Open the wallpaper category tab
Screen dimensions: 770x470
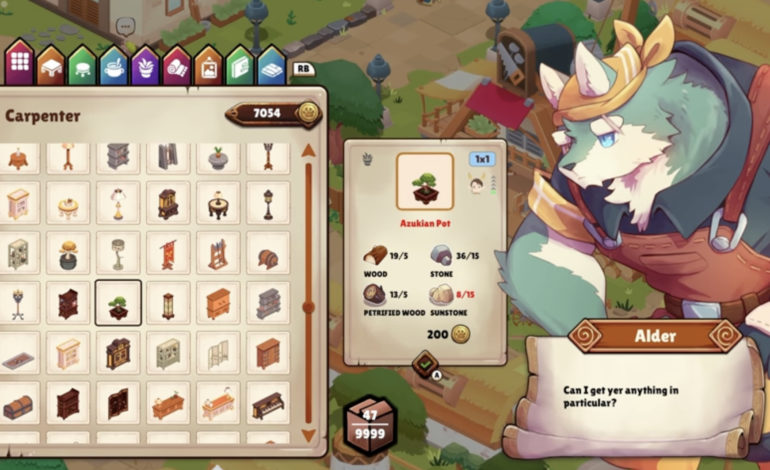tap(239, 67)
